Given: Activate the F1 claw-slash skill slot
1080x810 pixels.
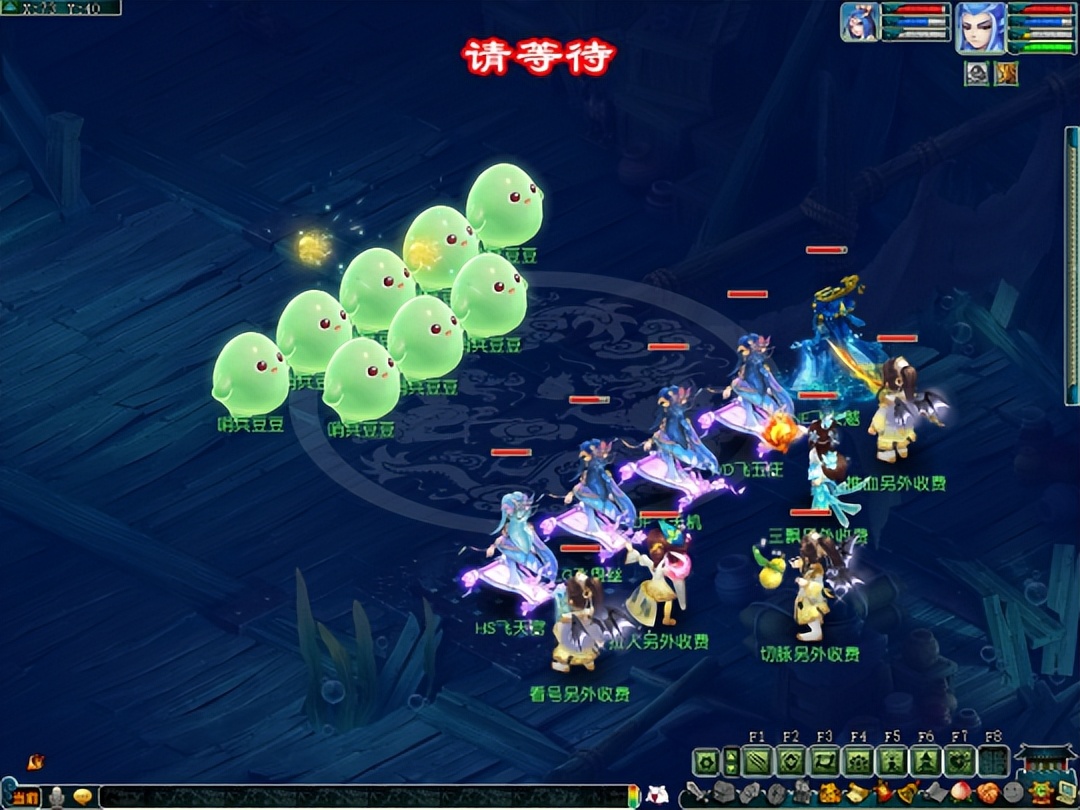Looking at the screenshot, I should click(757, 762).
